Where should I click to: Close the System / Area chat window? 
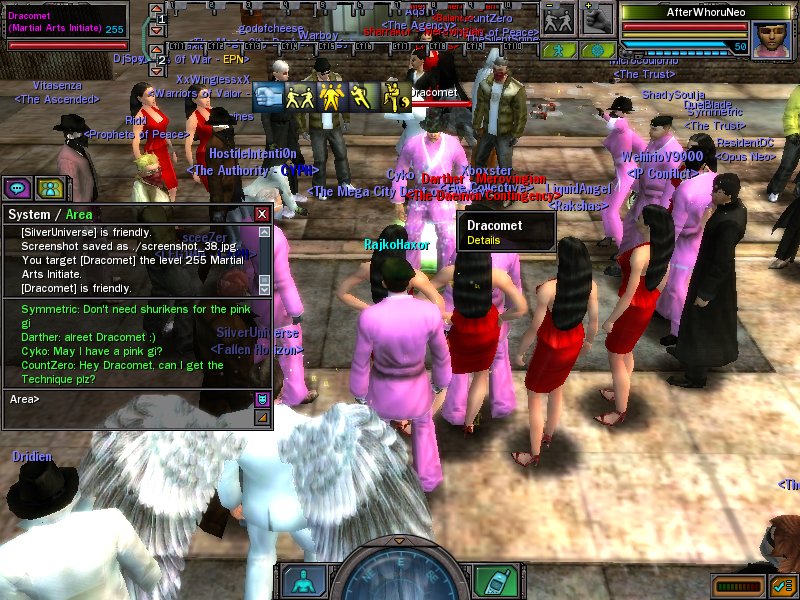point(262,214)
